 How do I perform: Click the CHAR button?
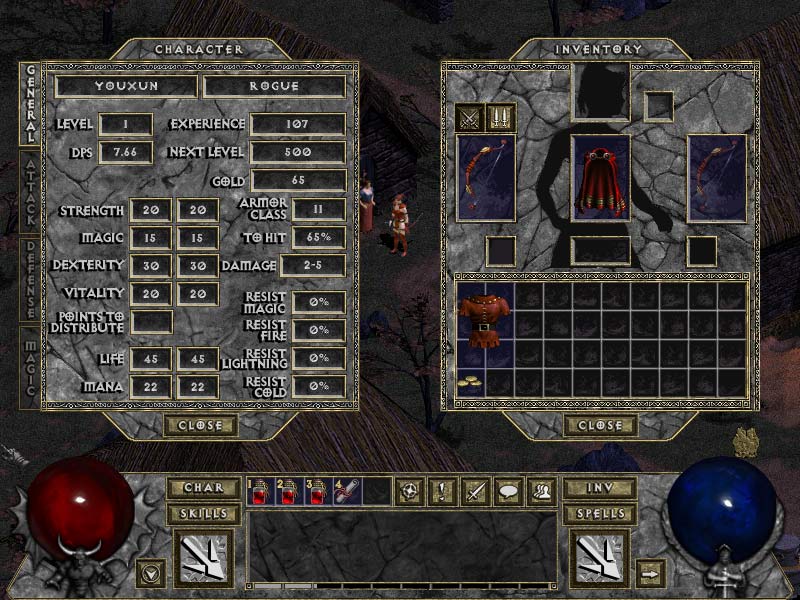[x=204, y=488]
